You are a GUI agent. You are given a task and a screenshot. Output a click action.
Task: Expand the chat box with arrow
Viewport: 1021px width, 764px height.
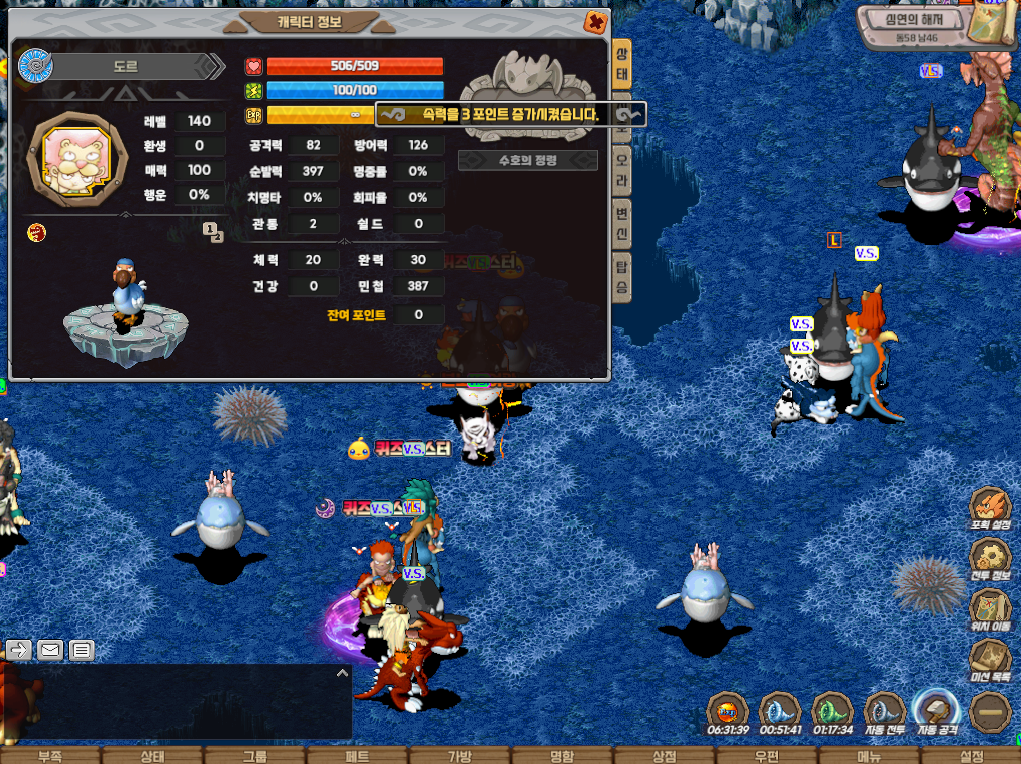342,673
